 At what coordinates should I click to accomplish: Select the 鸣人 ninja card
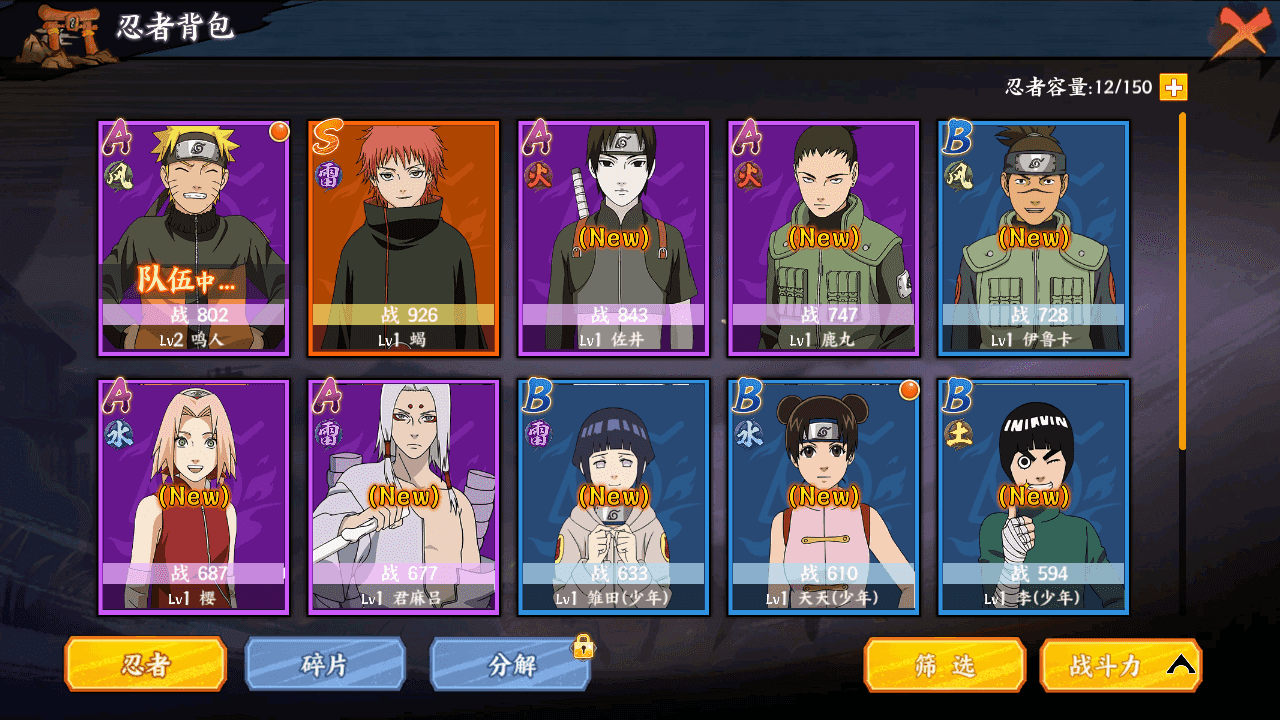(x=194, y=238)
